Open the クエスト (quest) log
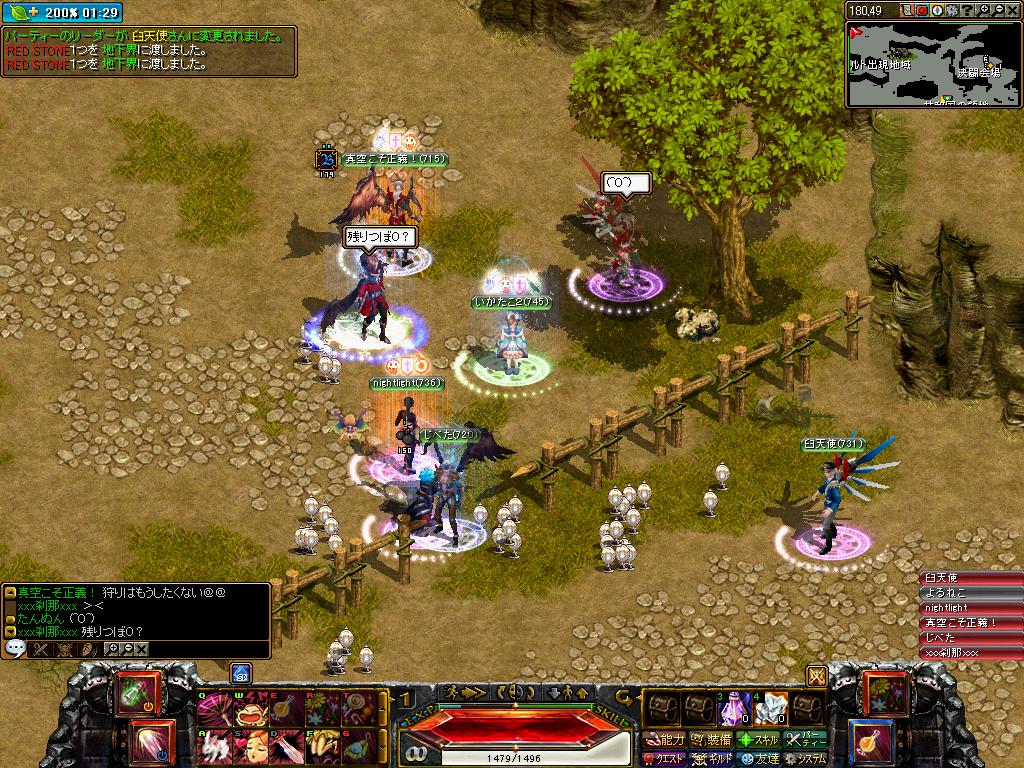 (x=666, y=759)
